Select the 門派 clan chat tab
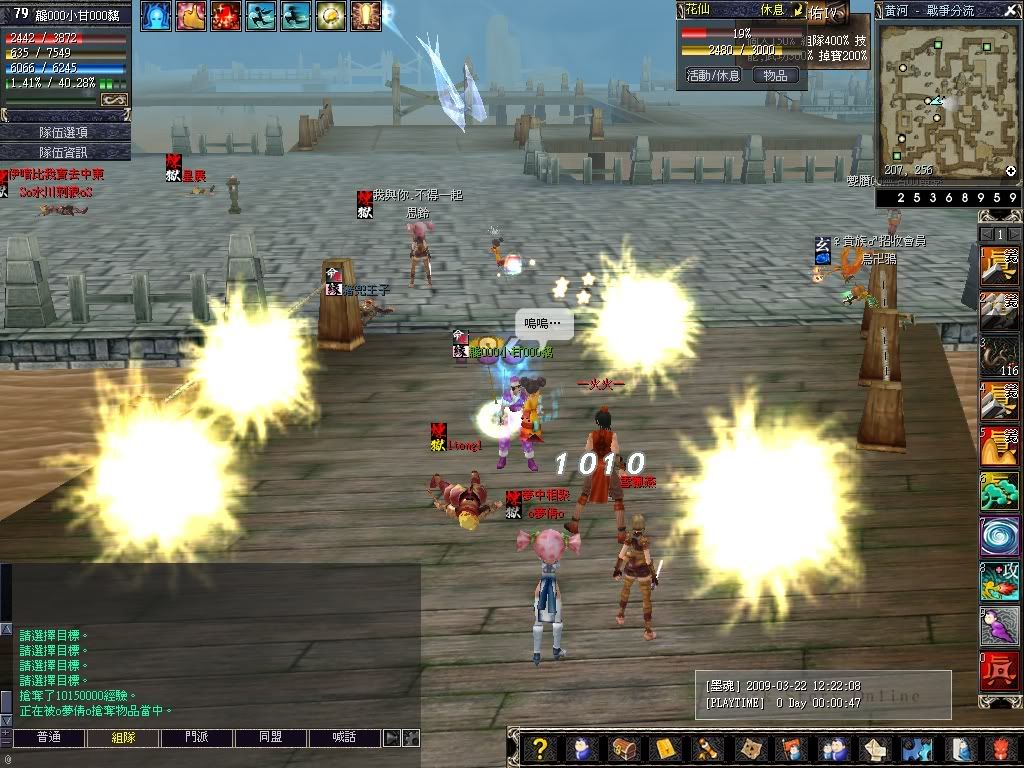Image resolution: width=1024 pixels, height=768 pixels. 197,738
